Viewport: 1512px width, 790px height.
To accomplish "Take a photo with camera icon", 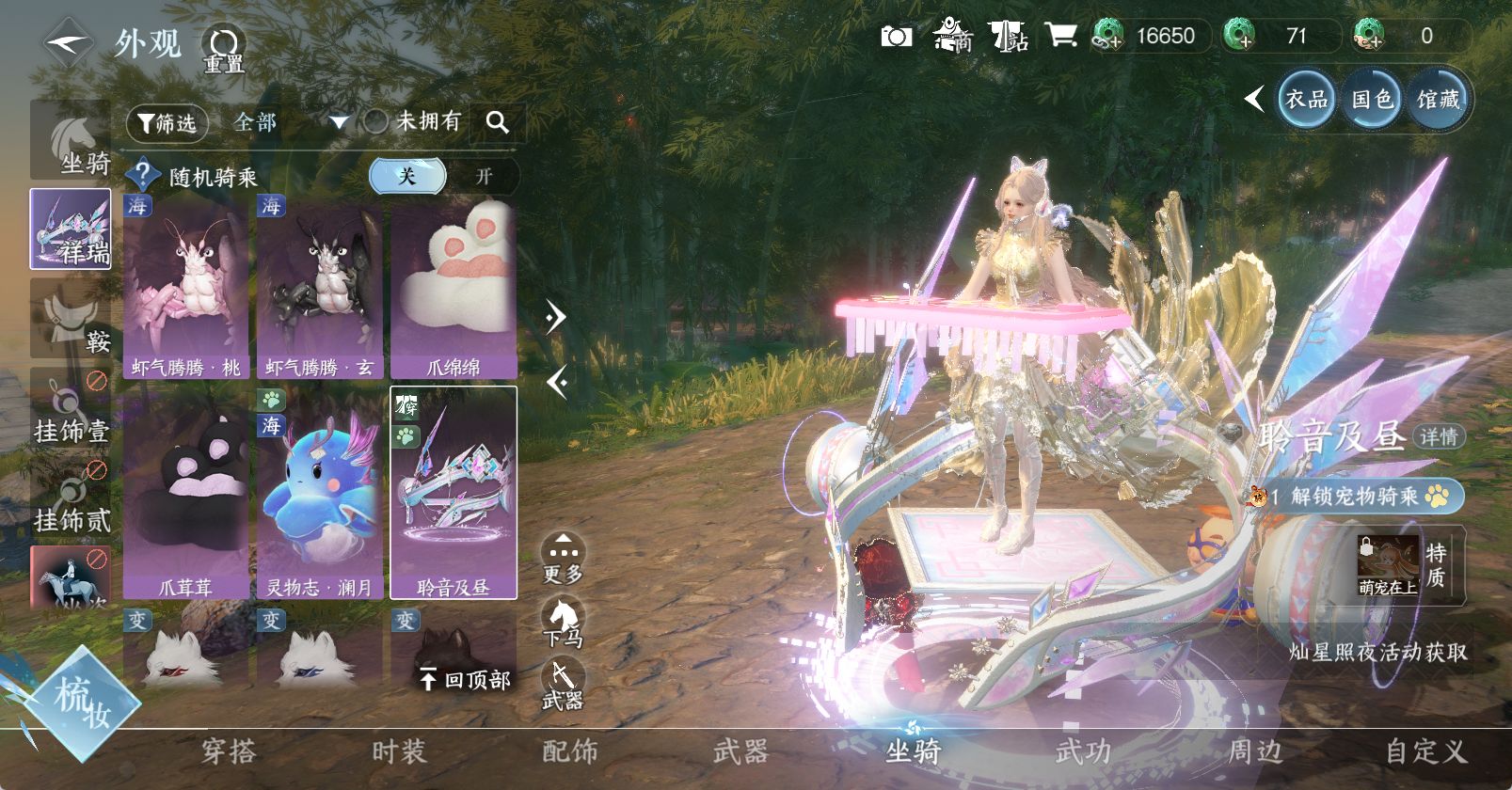I will pos(896,37).
